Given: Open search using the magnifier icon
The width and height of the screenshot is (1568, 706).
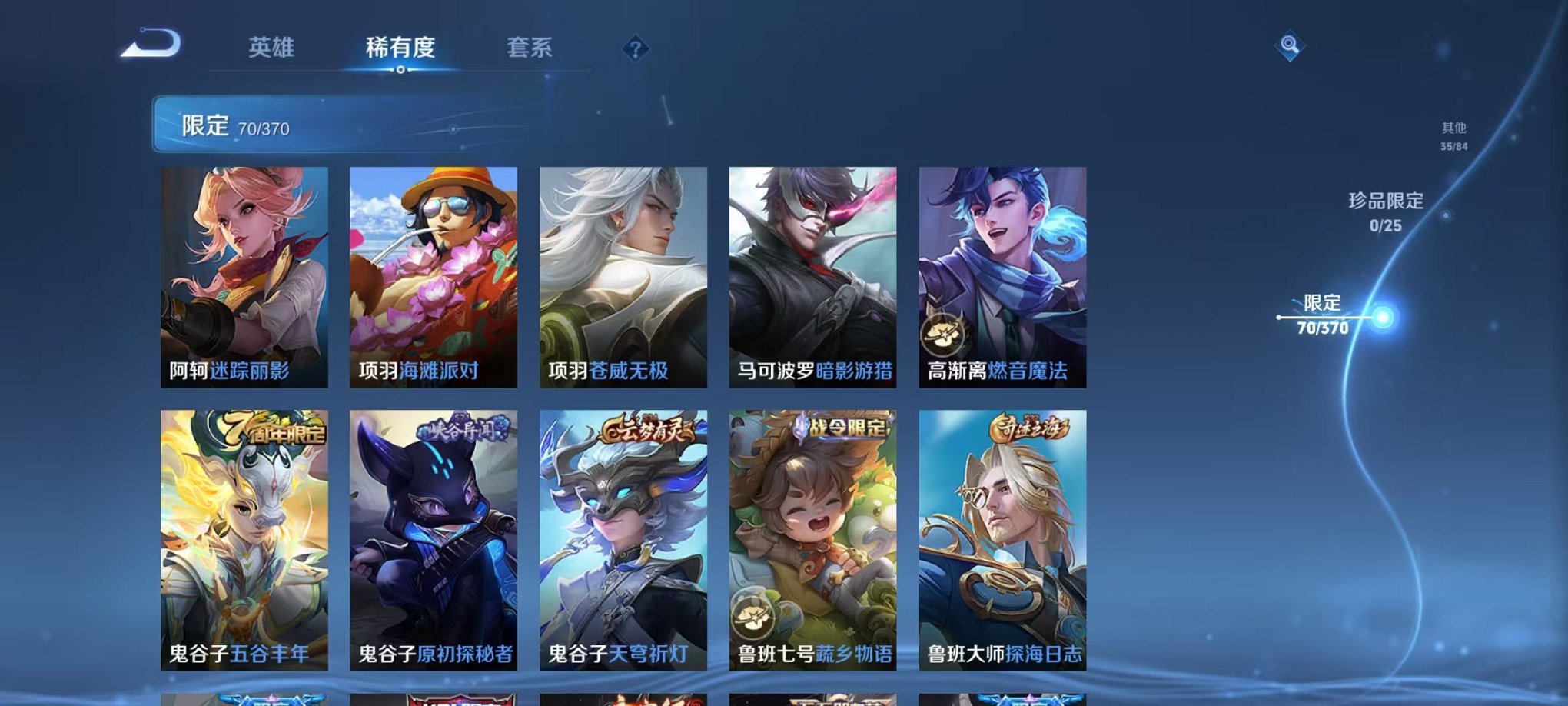Looking at the screenshot, I should [x=1290, y=46].
